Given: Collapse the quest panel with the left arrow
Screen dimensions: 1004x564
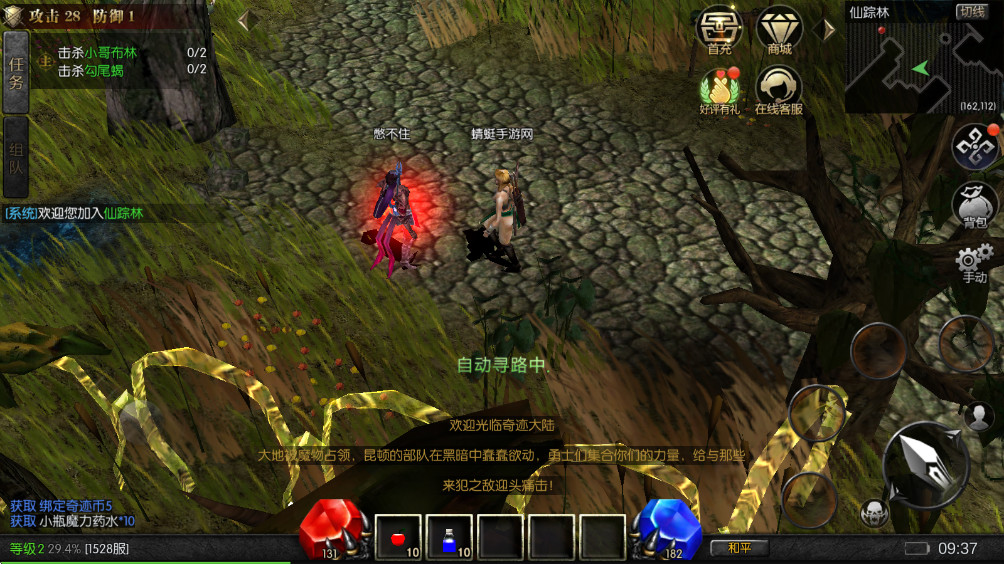Looking at the screenshot, I should coord(243,19).
